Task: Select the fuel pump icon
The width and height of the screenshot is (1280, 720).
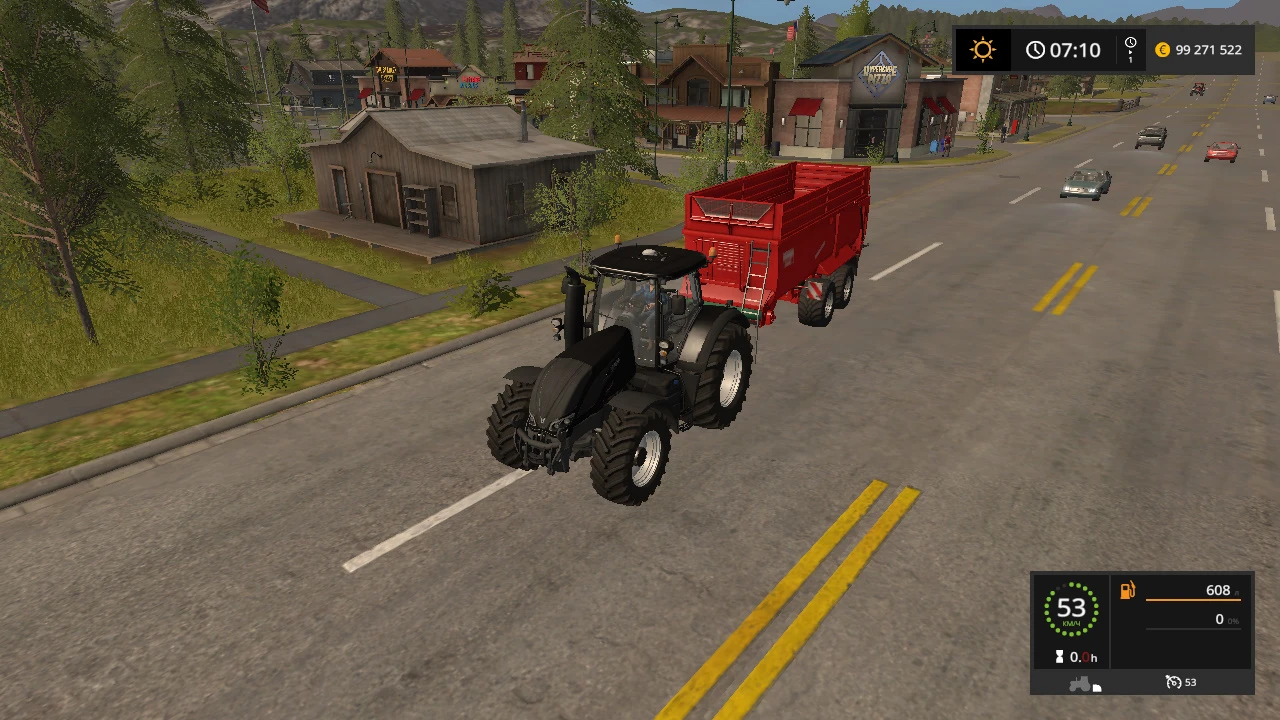Action: [1127, 591]
